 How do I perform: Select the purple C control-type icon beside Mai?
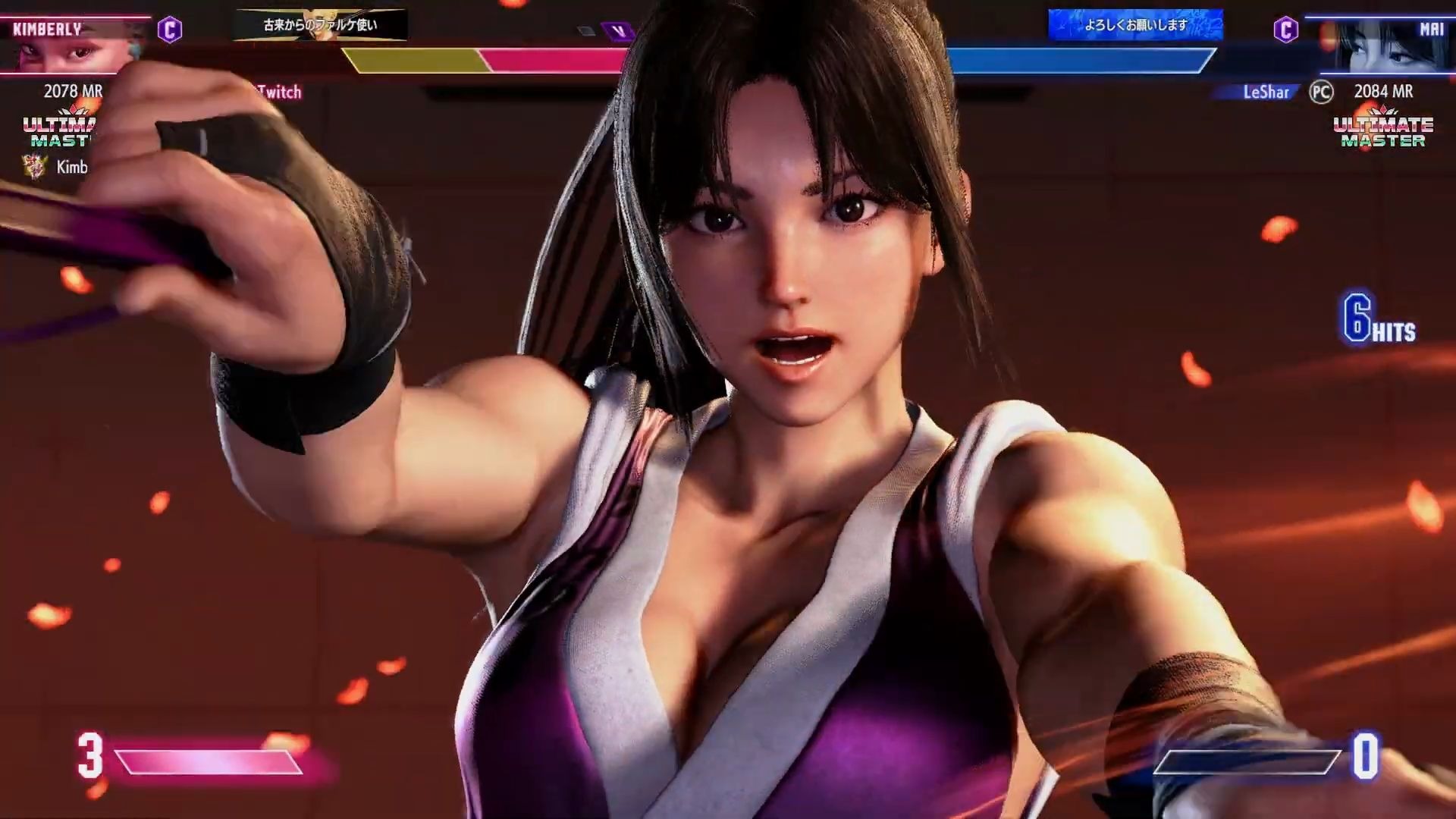pos(1285,30)
